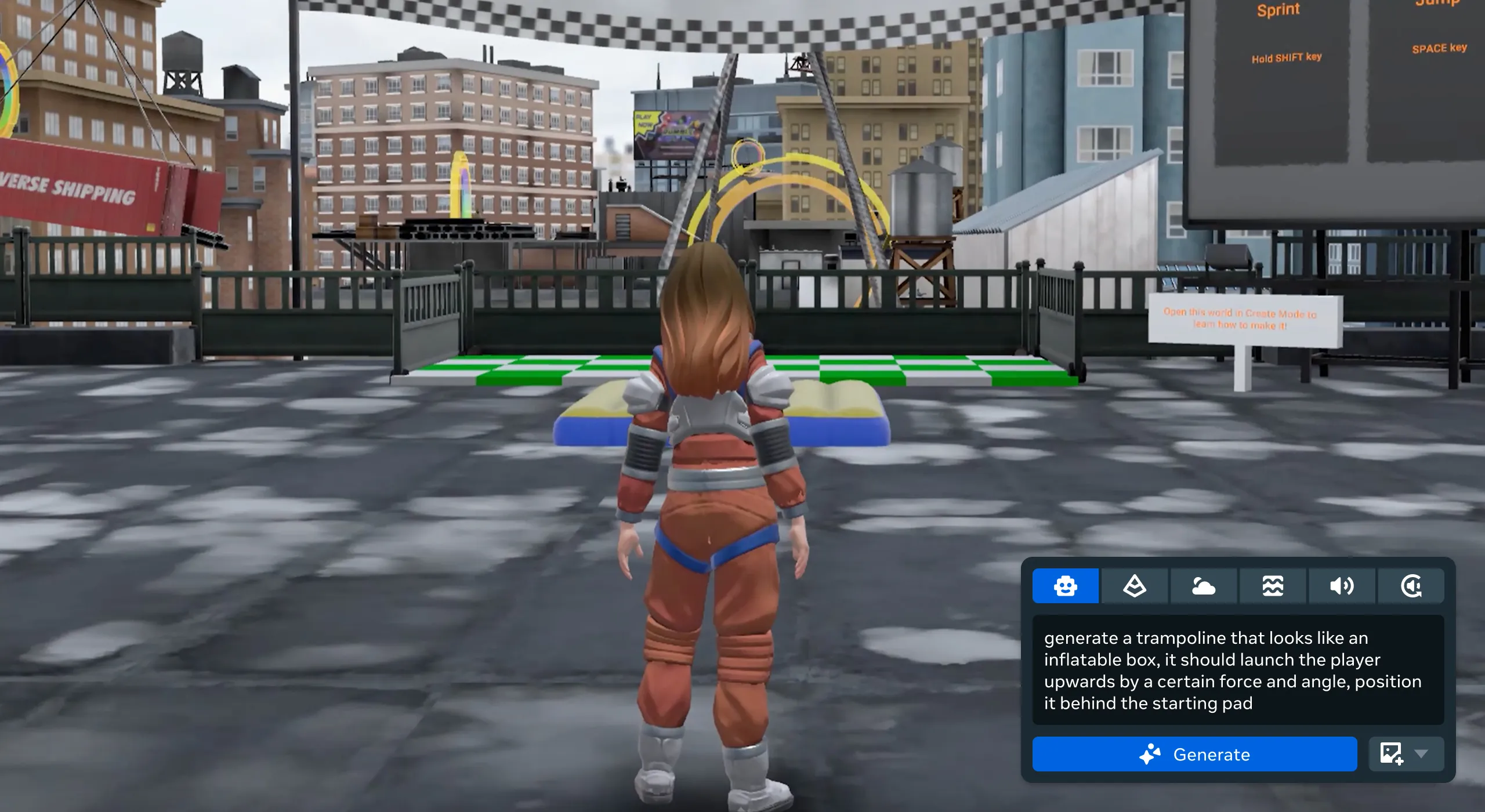Image resolution: width=1485 pixels, height=812 pixels.
Task: Collapse the generation toolbar panel
Action: tap(1411, 586)
